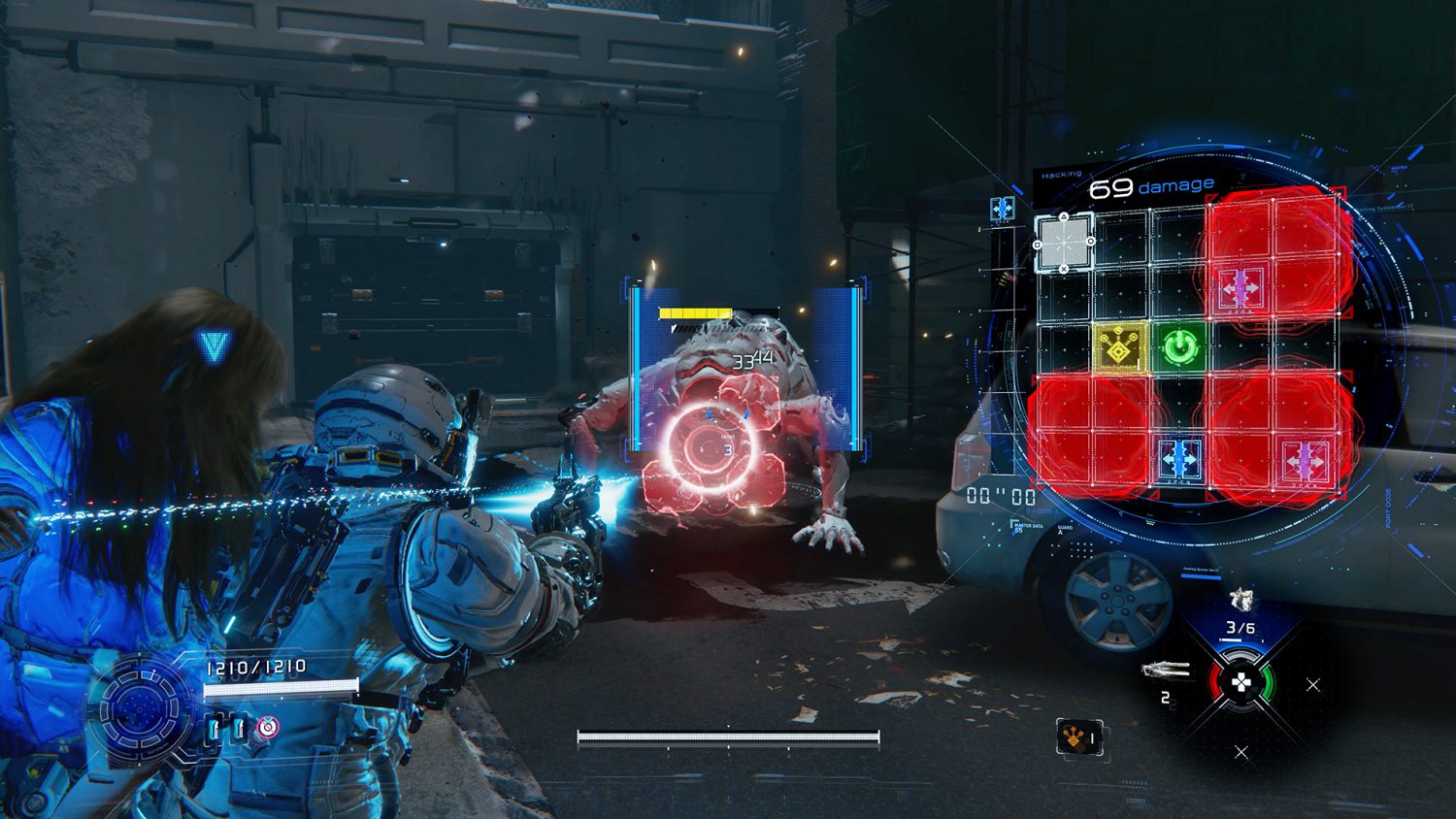Click the white cursor tile in the hacking grid

1064,242
